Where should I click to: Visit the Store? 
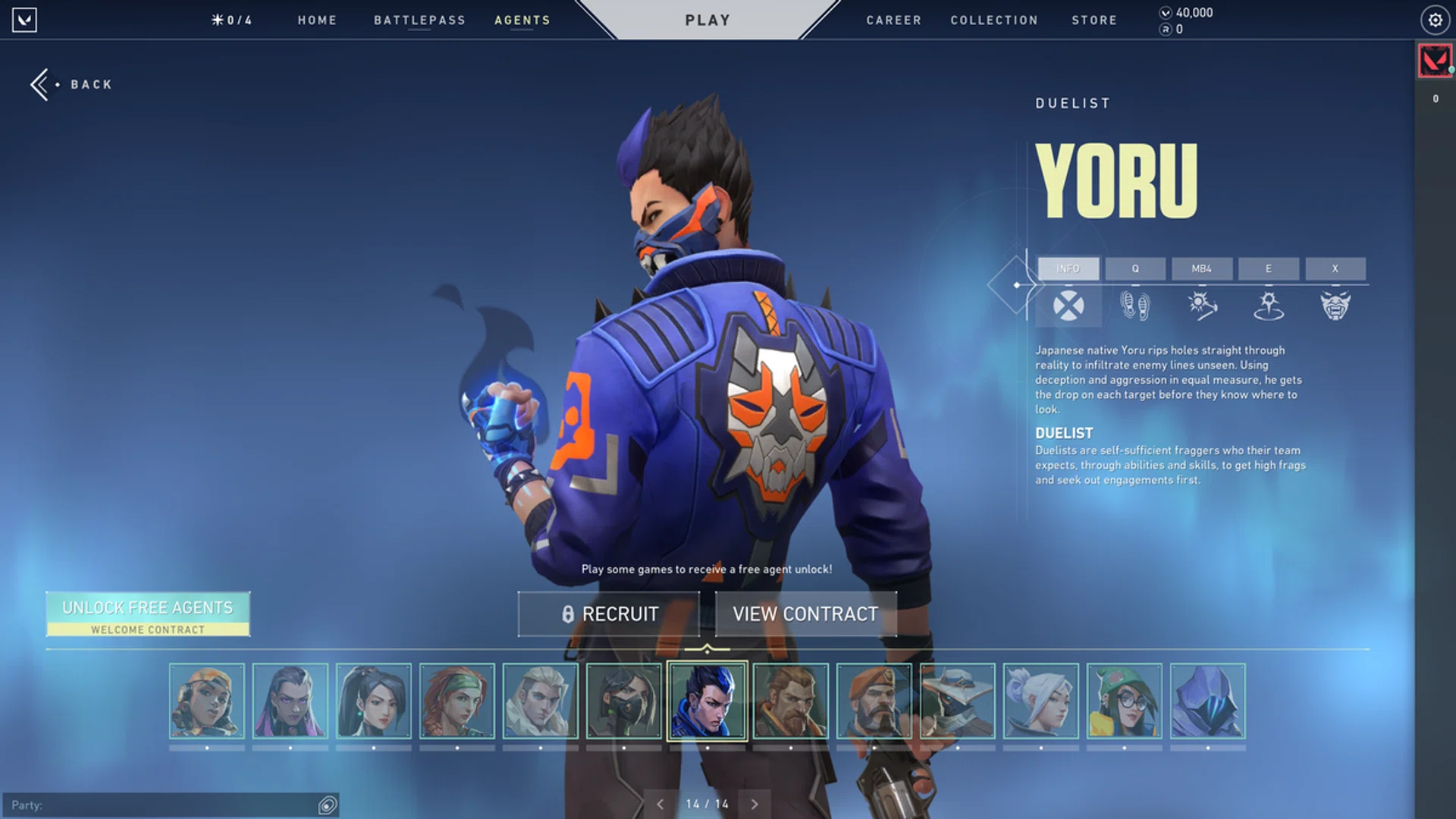pyautogui.click(x=1094, y=20)
